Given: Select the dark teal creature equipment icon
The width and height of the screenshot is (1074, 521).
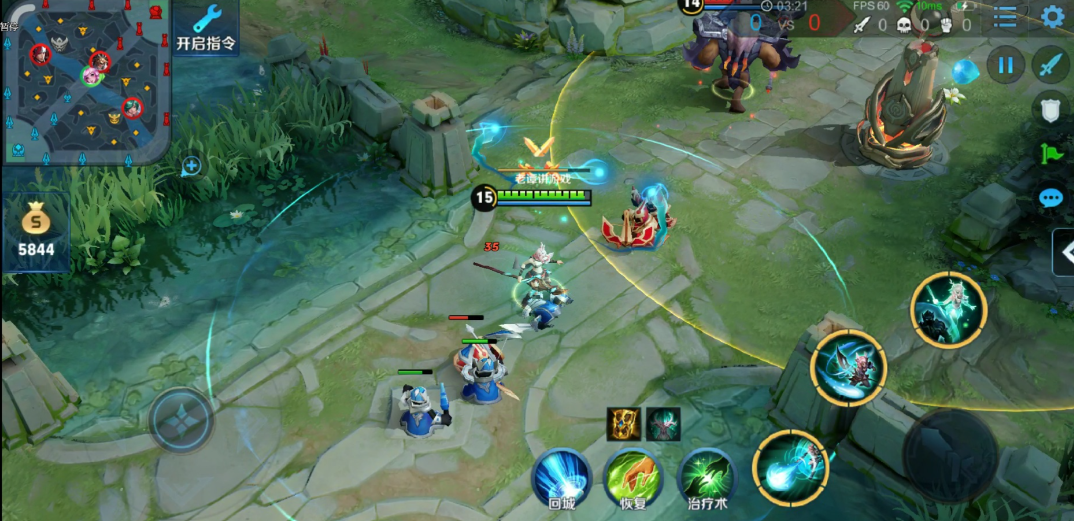Looking at the screenshot, I should [663, 424].
